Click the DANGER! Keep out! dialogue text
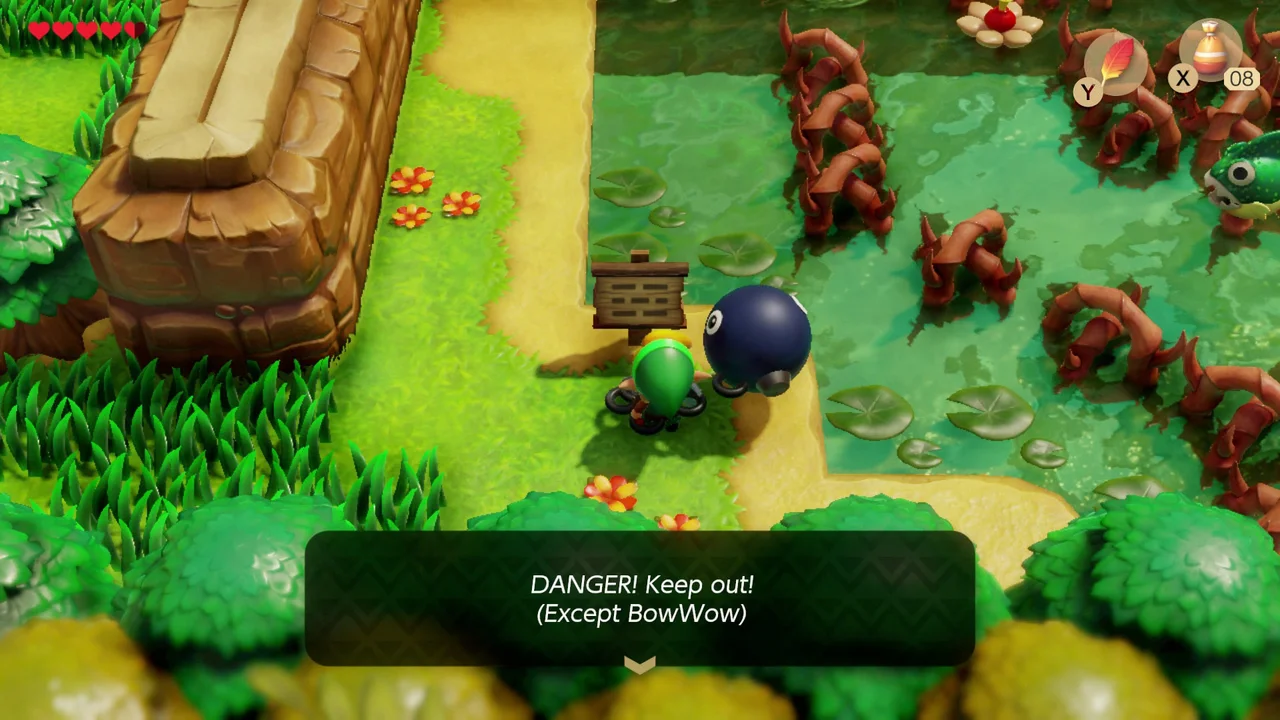This screenshot has width=1280, height=720. coord(643,585)
